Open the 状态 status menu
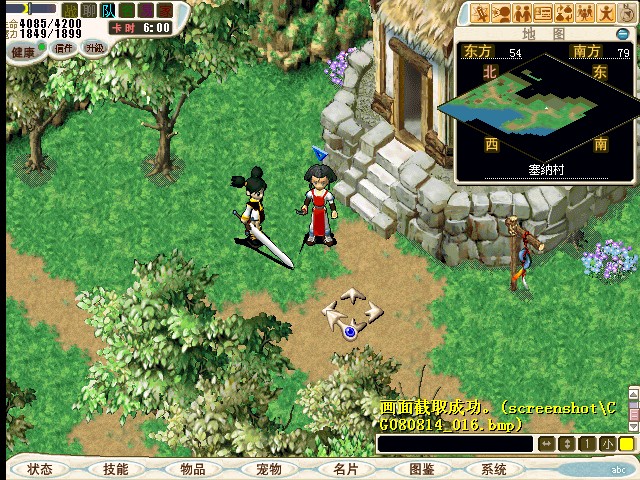This screenshot has width=640, height=480. point(40,468)
